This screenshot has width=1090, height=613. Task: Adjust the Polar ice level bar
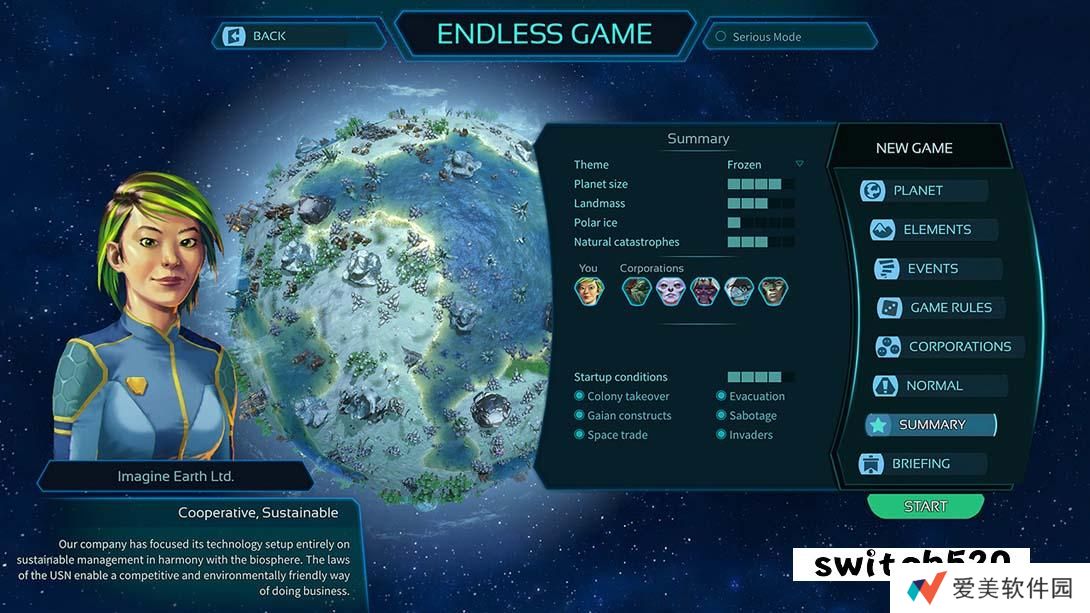click(x=760, y=222)
